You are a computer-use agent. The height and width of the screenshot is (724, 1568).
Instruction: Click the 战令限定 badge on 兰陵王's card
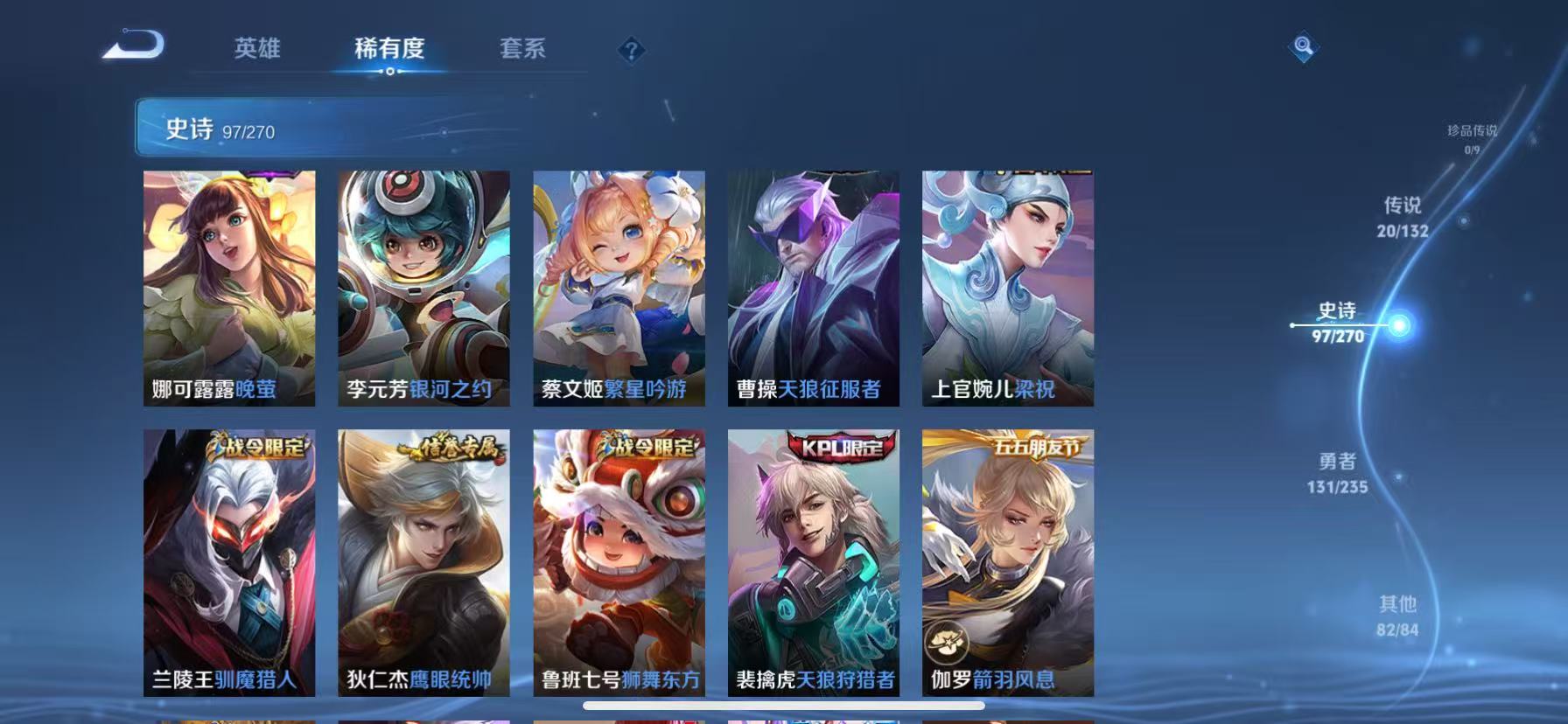pyautogui.click(x=256, y=446)
